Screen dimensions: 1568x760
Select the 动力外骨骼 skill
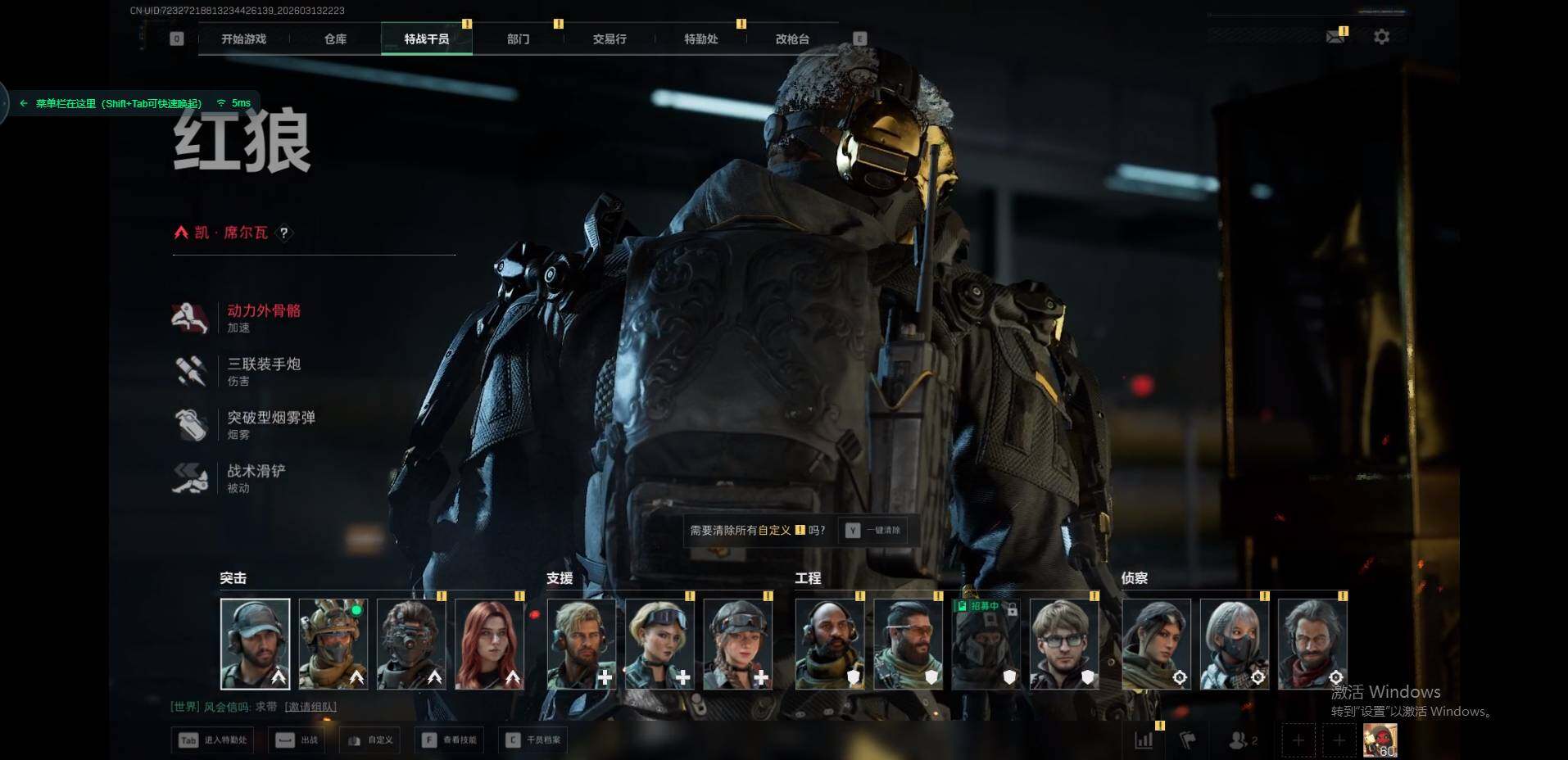click(263, 311)
